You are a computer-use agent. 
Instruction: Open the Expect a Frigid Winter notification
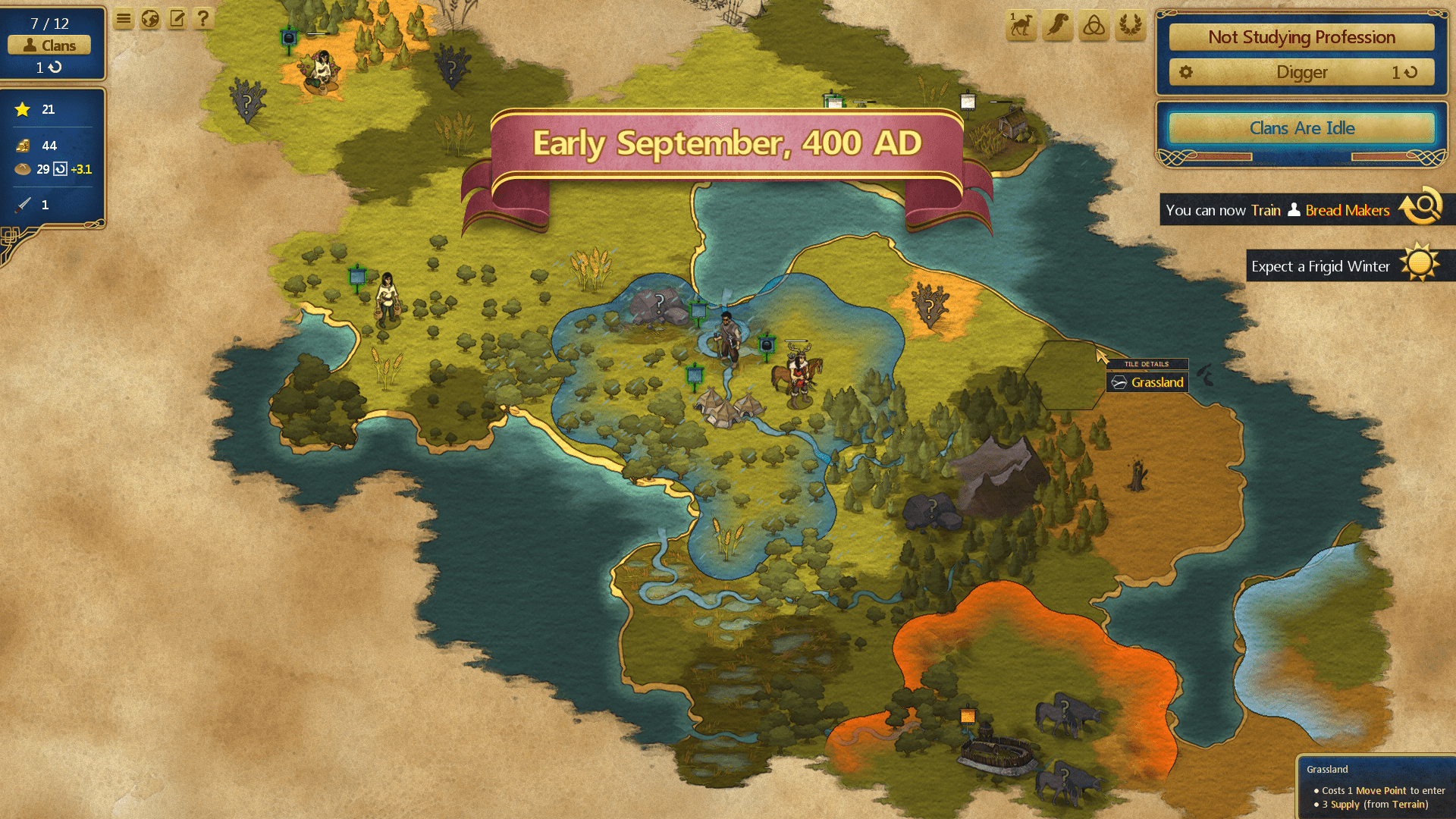tap(1335, 266)
